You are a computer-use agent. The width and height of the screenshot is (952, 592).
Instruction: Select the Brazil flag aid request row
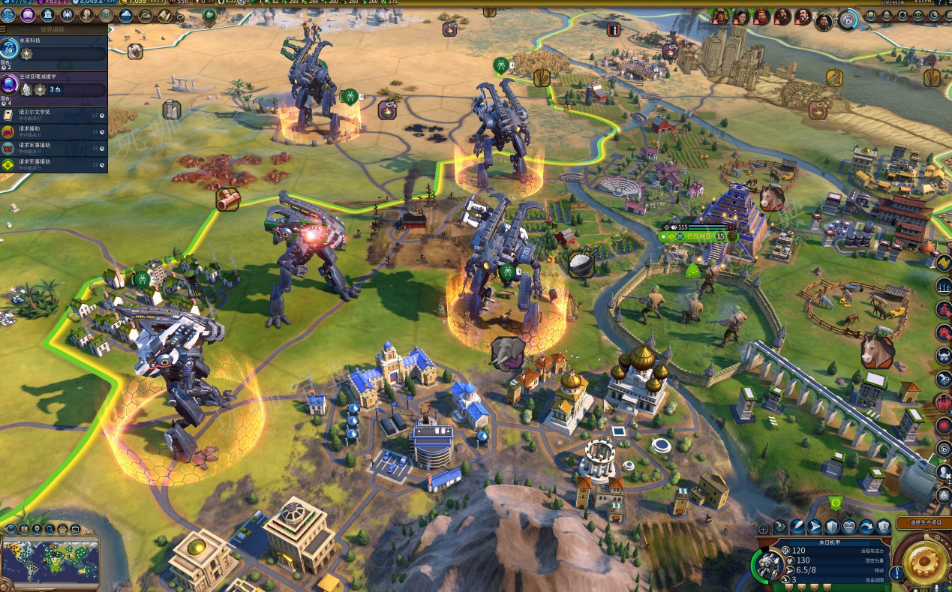coord(53,163)
